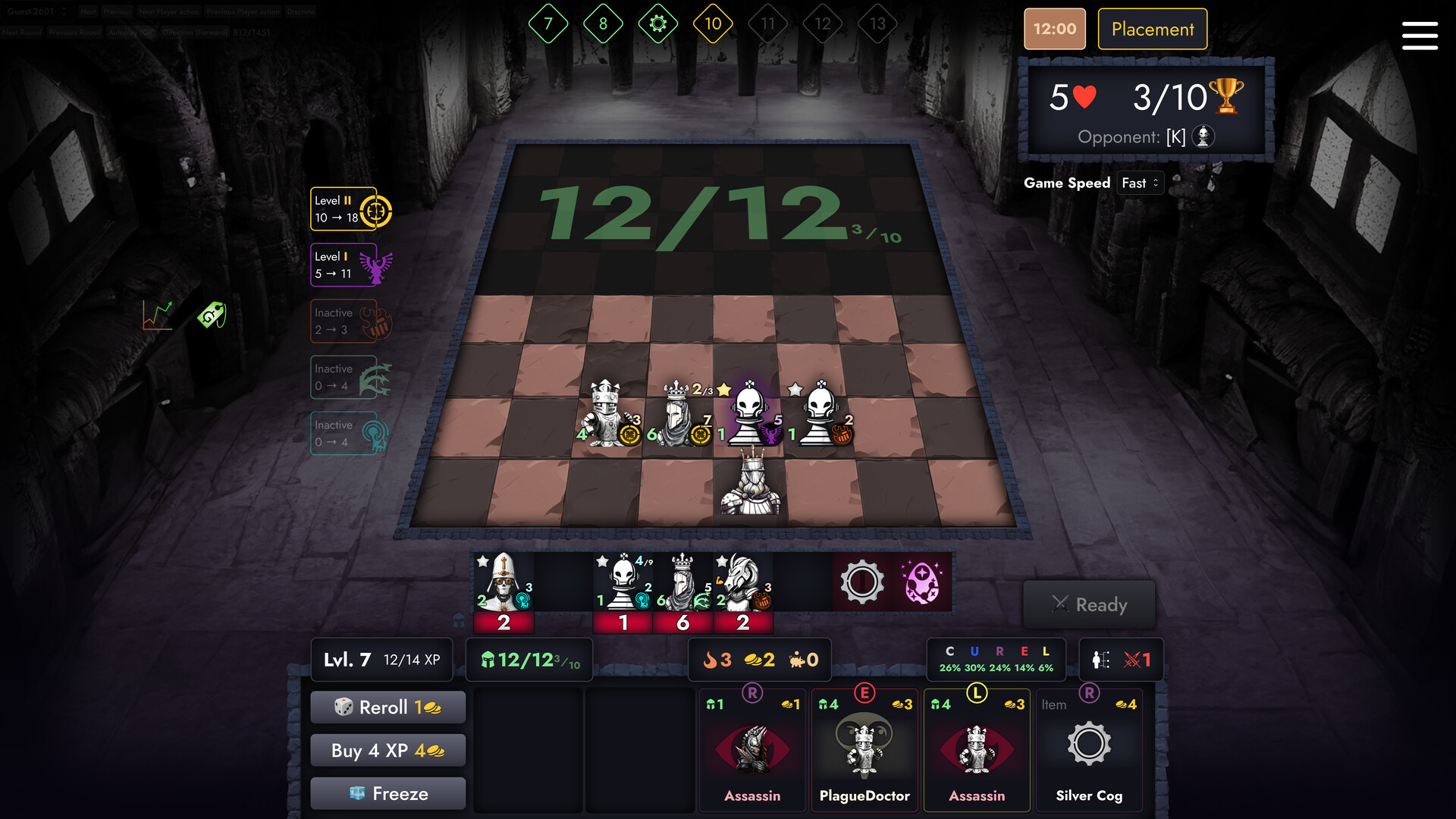Click the green price tag icon

click(211, 316)
